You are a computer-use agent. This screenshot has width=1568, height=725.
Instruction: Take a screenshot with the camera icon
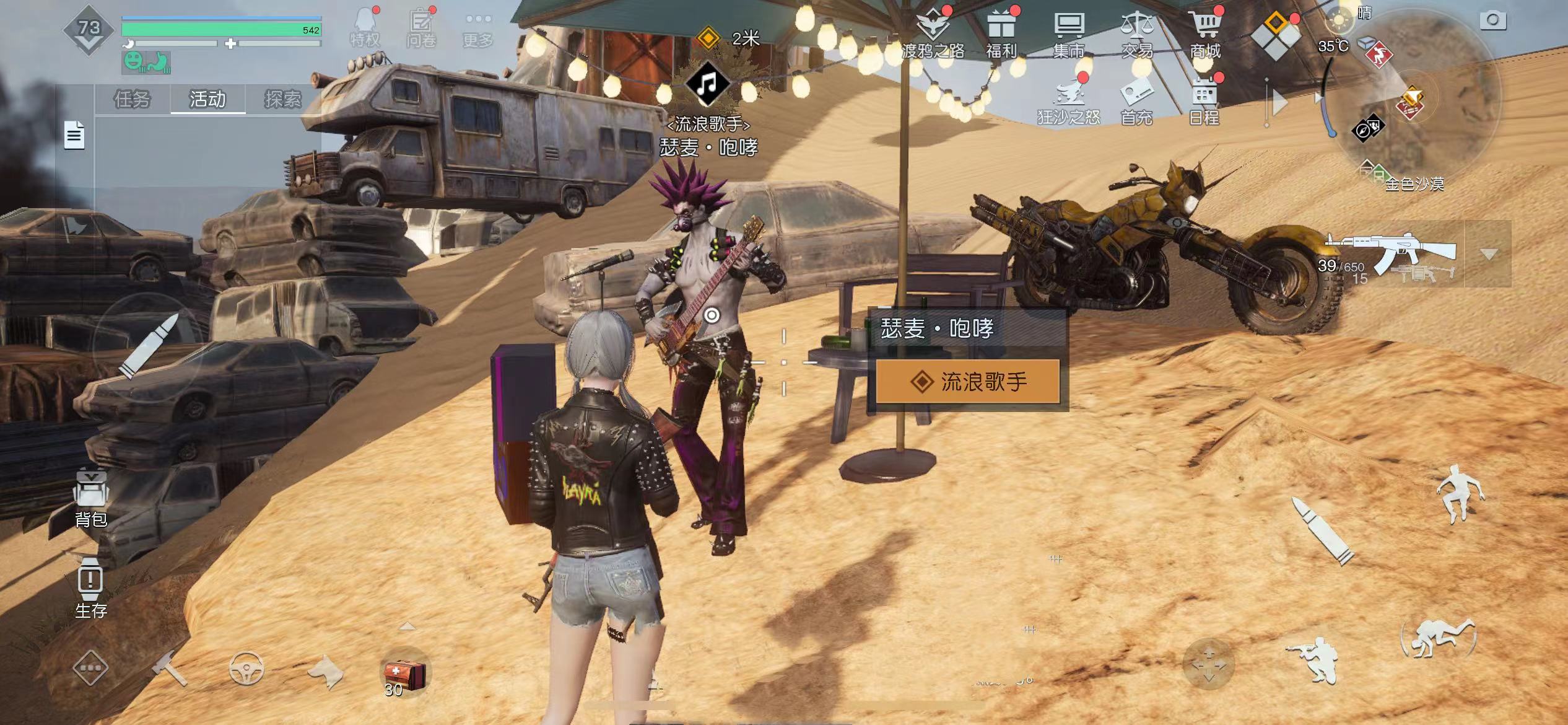pos(1493,20)
